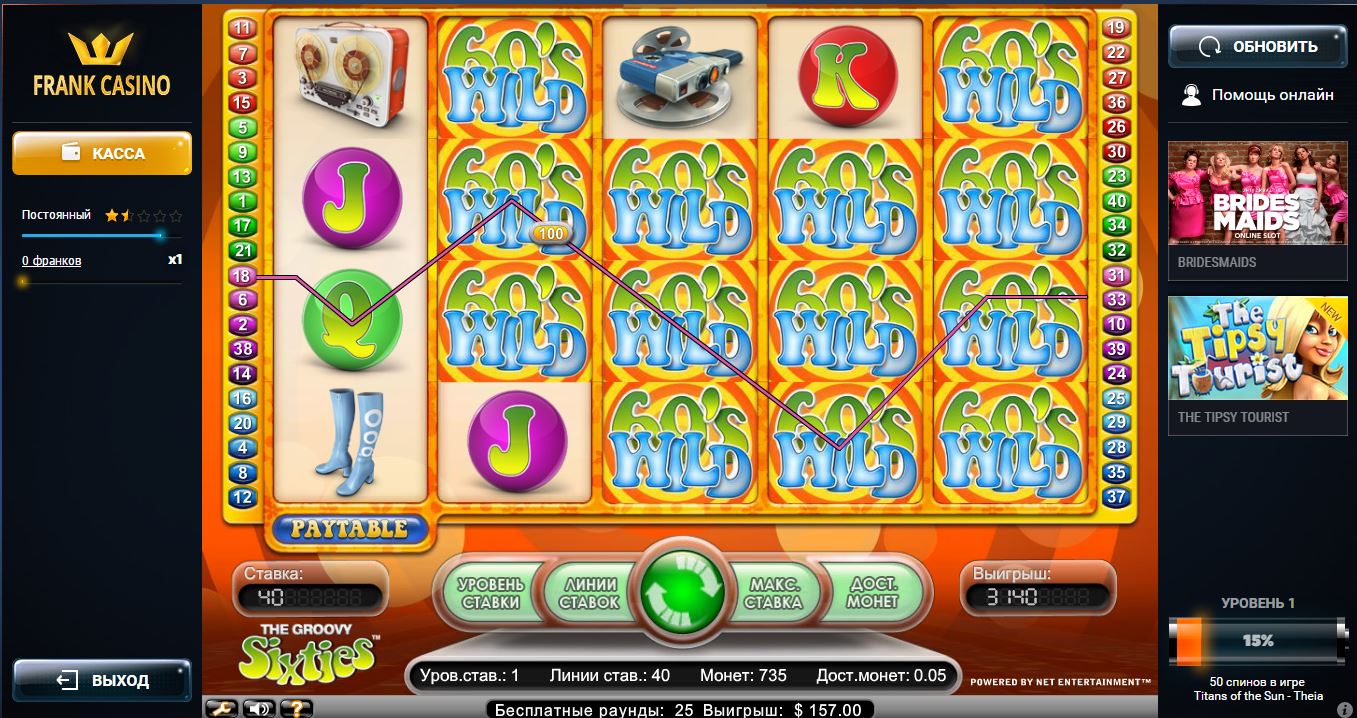Screen dimensions: 1357x718
Task: Select the Макс. Ставка max bet button
Action: (x=773, y=593)
